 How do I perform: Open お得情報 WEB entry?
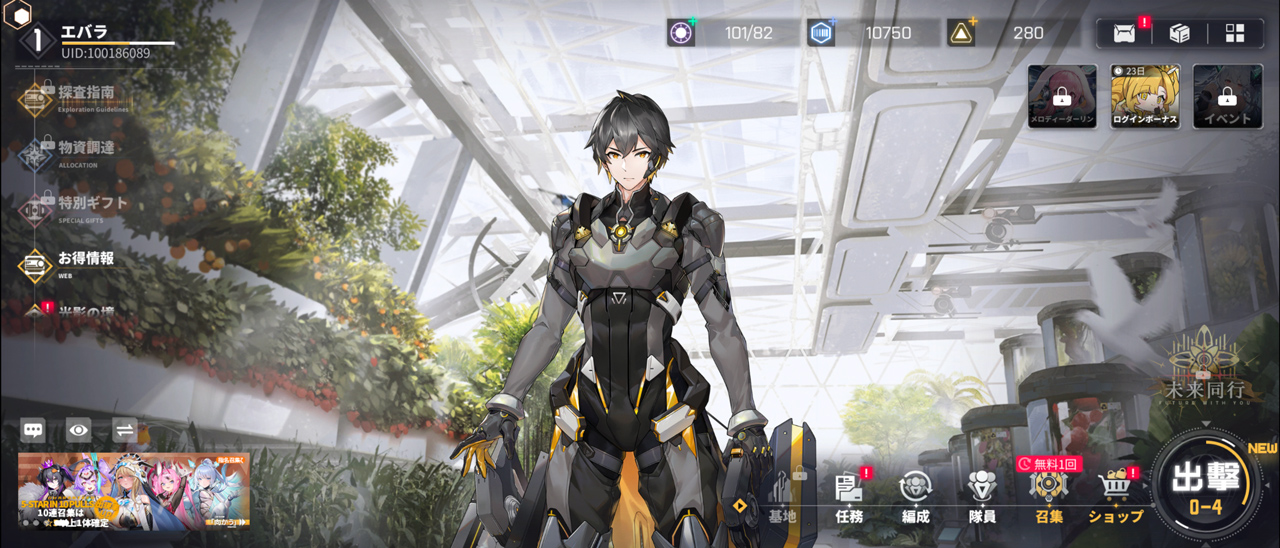[x=70, y=262]
